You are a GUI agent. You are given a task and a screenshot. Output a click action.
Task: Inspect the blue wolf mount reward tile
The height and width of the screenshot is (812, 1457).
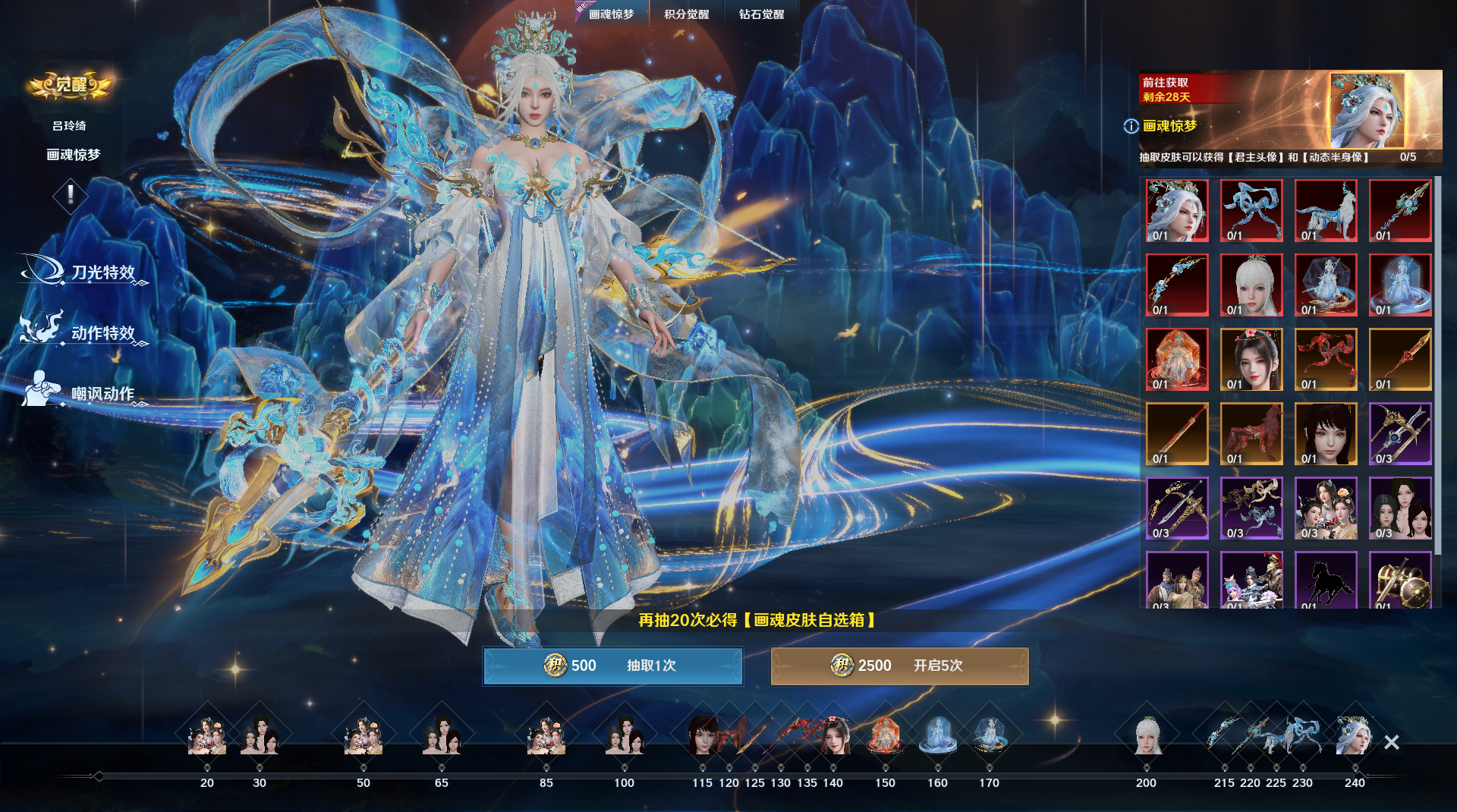1326,210
